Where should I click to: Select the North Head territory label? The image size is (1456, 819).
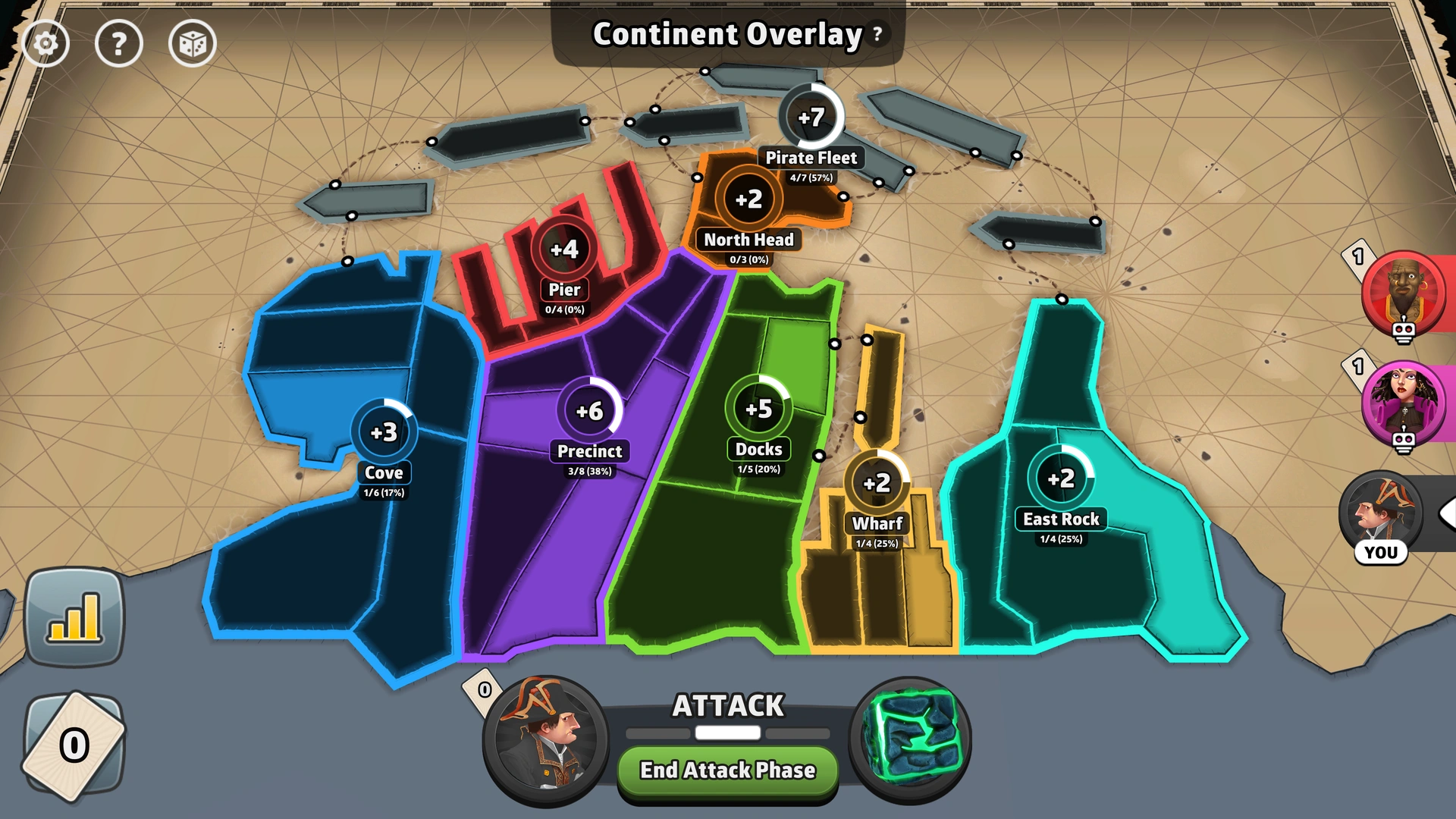point(748,240)
